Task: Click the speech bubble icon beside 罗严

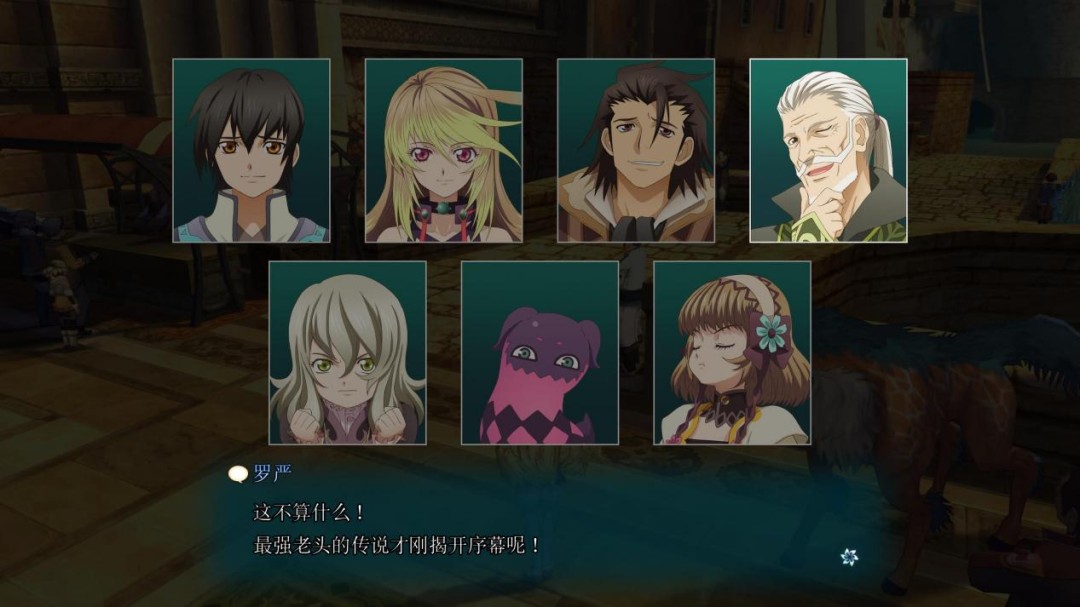Action: [238, 475]
